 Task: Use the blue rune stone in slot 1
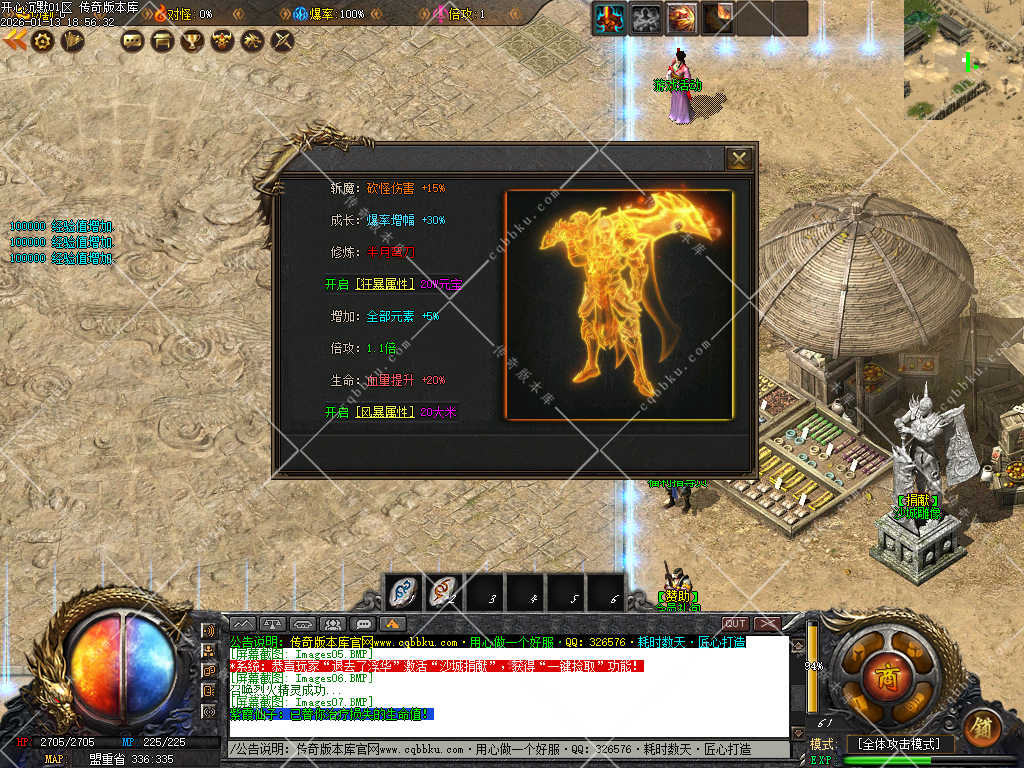pyautogui.click(x=405, y=592)
